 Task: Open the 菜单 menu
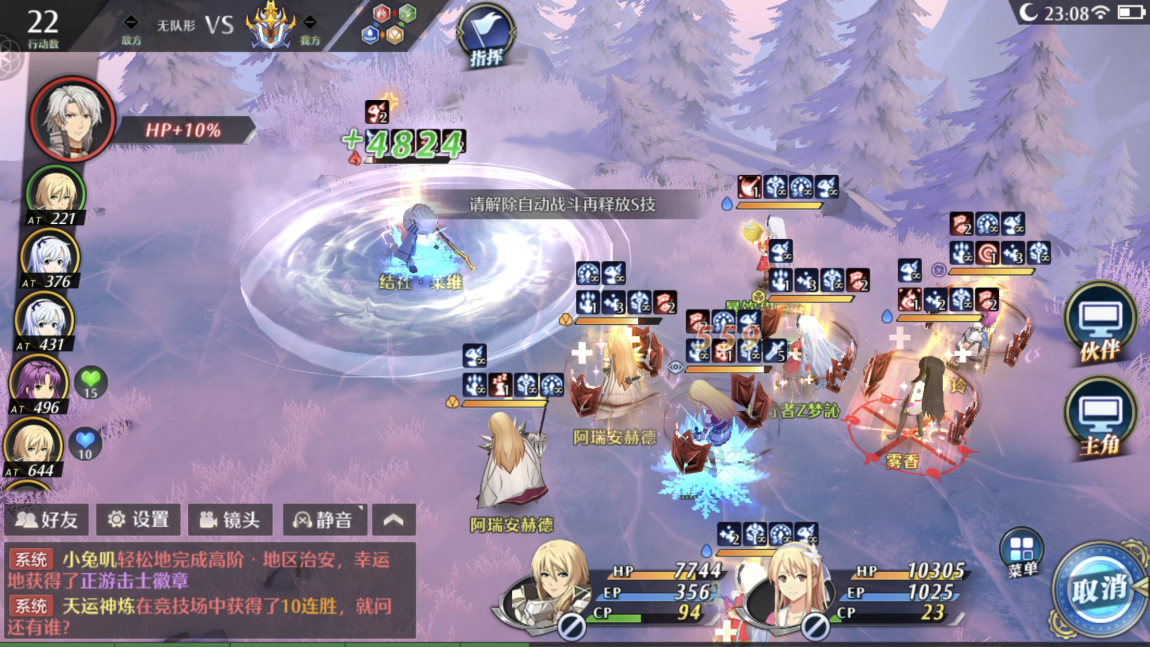[x=1021, y=553]
